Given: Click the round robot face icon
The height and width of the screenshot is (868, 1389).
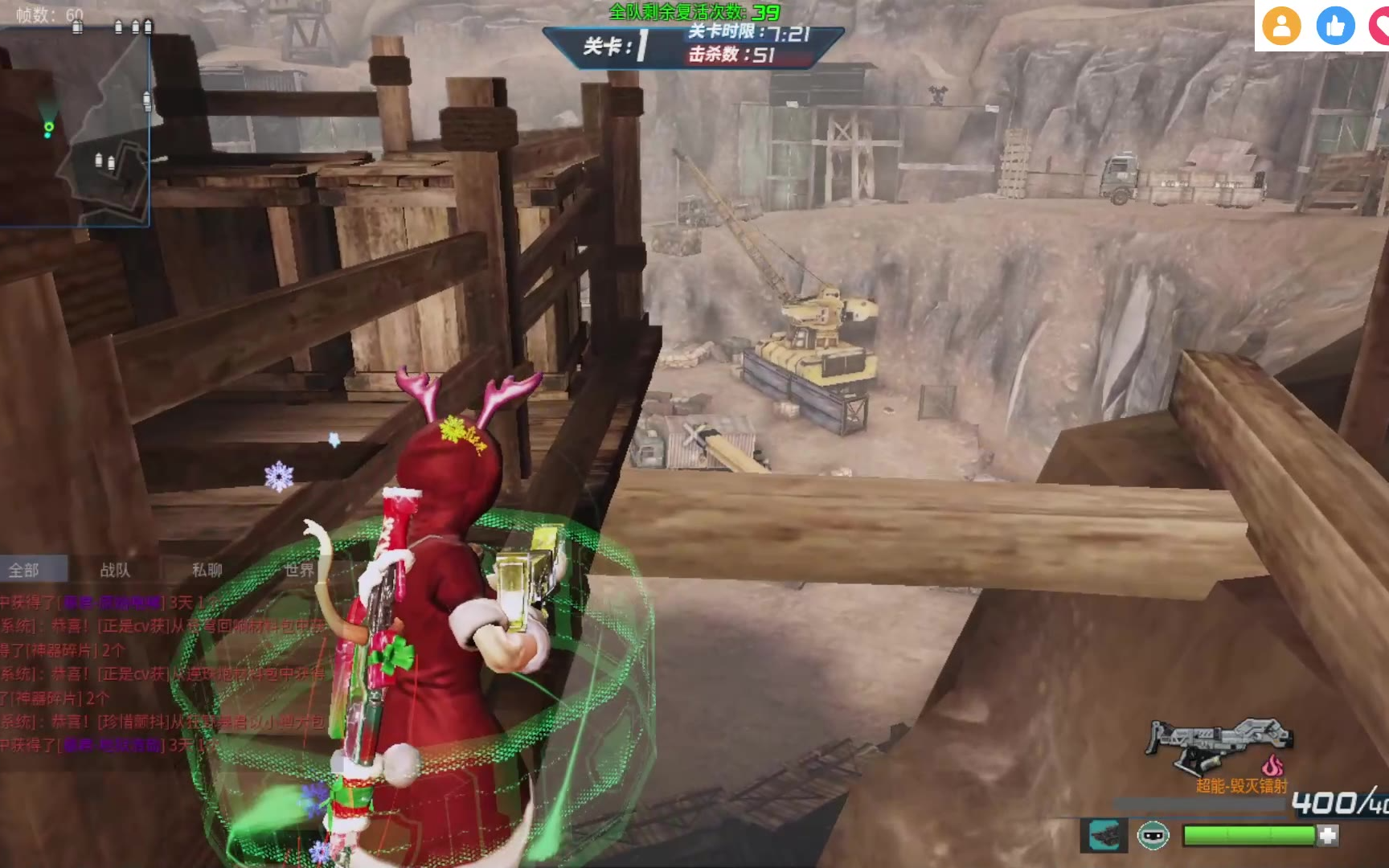Looking at the screenshot, I should tap(1153, 836).
